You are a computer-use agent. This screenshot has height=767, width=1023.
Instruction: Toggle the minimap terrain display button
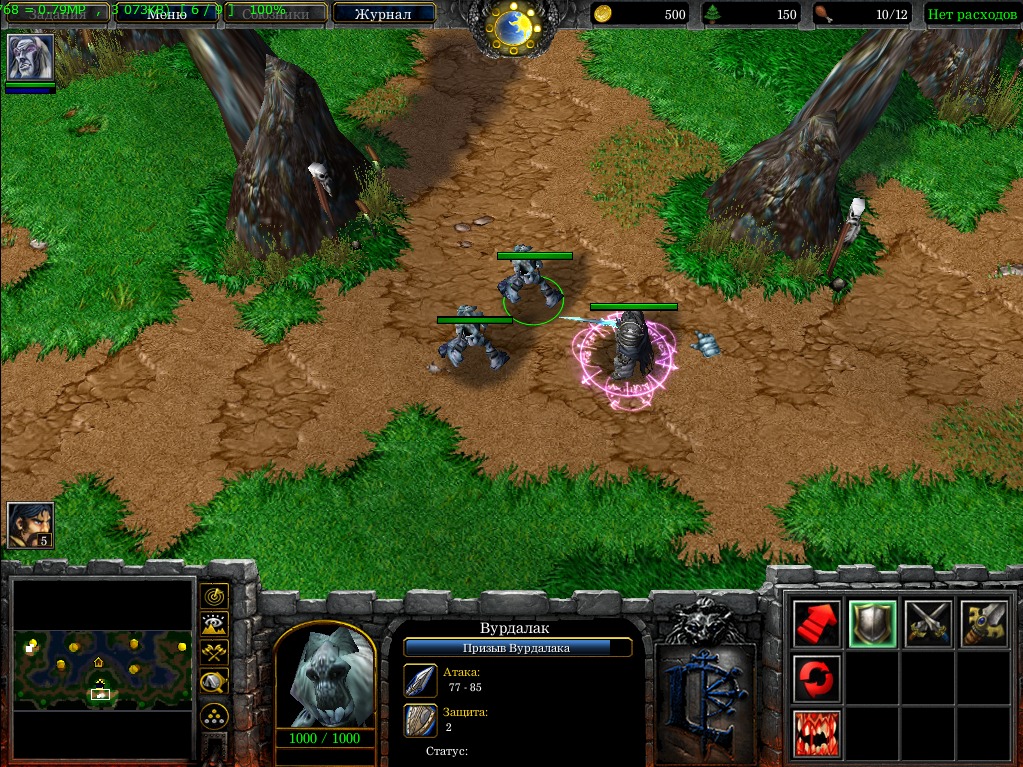pyautogui.click(x=214, y=625)
